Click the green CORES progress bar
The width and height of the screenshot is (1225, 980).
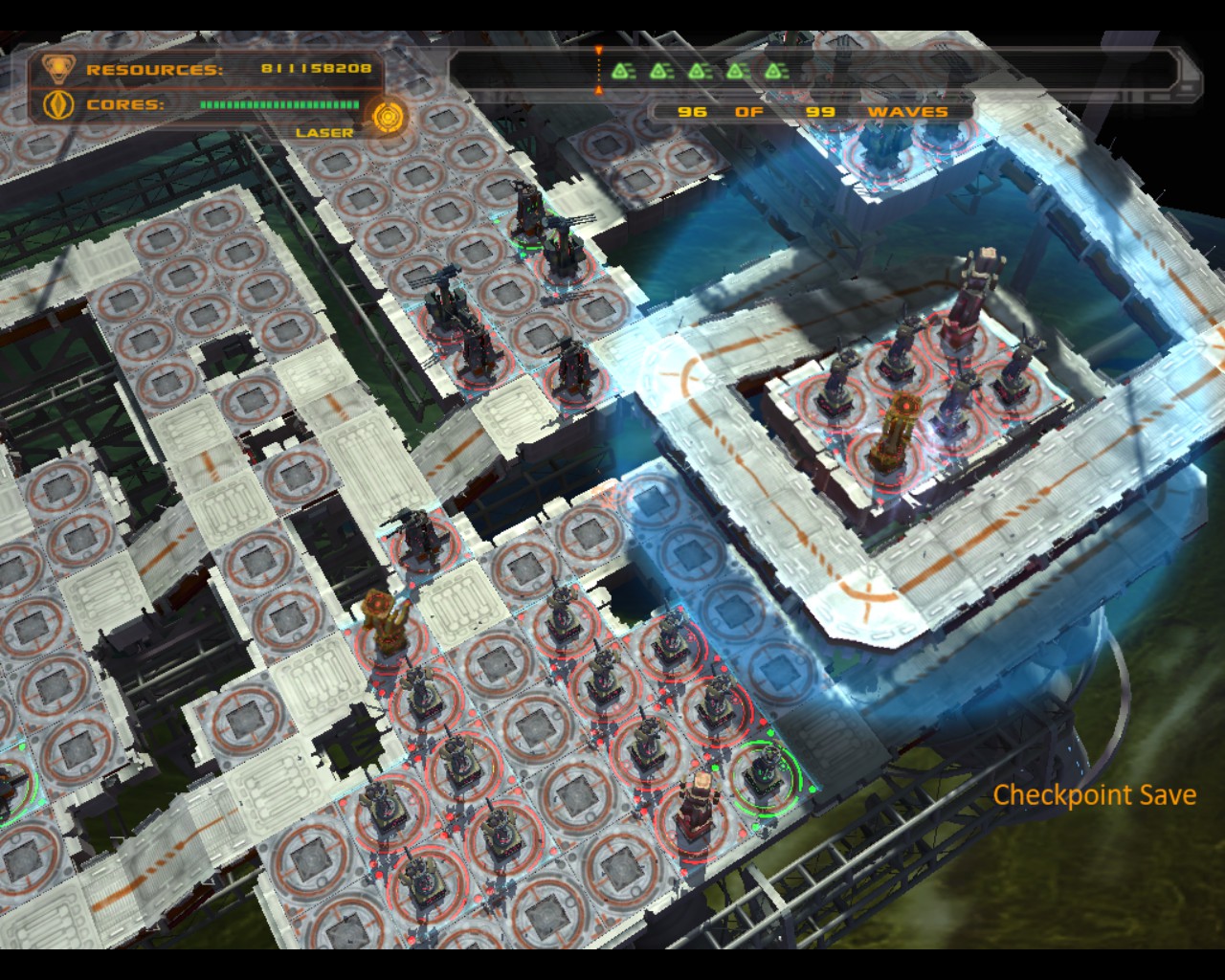pos(278,103)
